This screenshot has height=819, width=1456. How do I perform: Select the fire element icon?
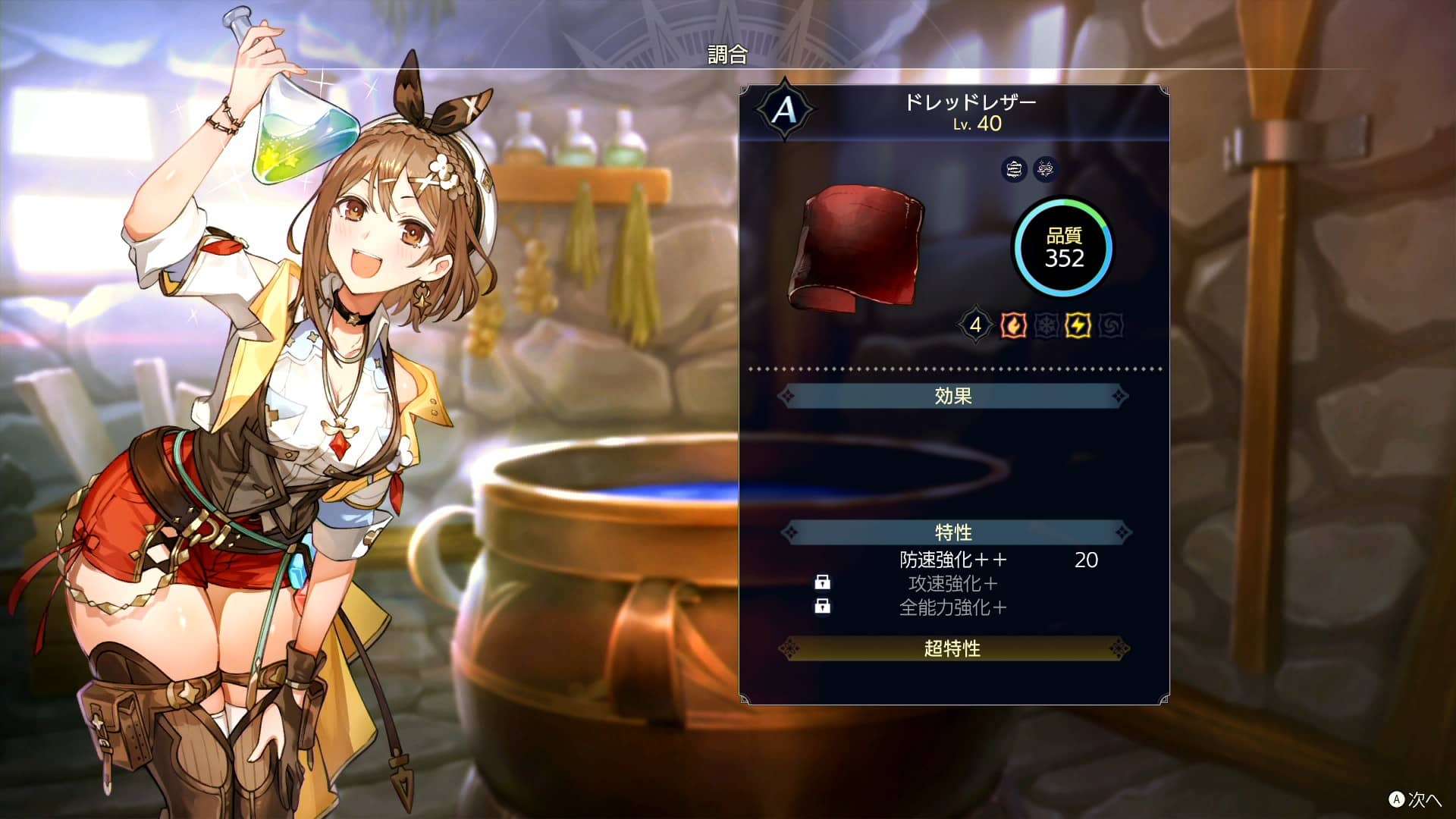tap(1014, 326)
